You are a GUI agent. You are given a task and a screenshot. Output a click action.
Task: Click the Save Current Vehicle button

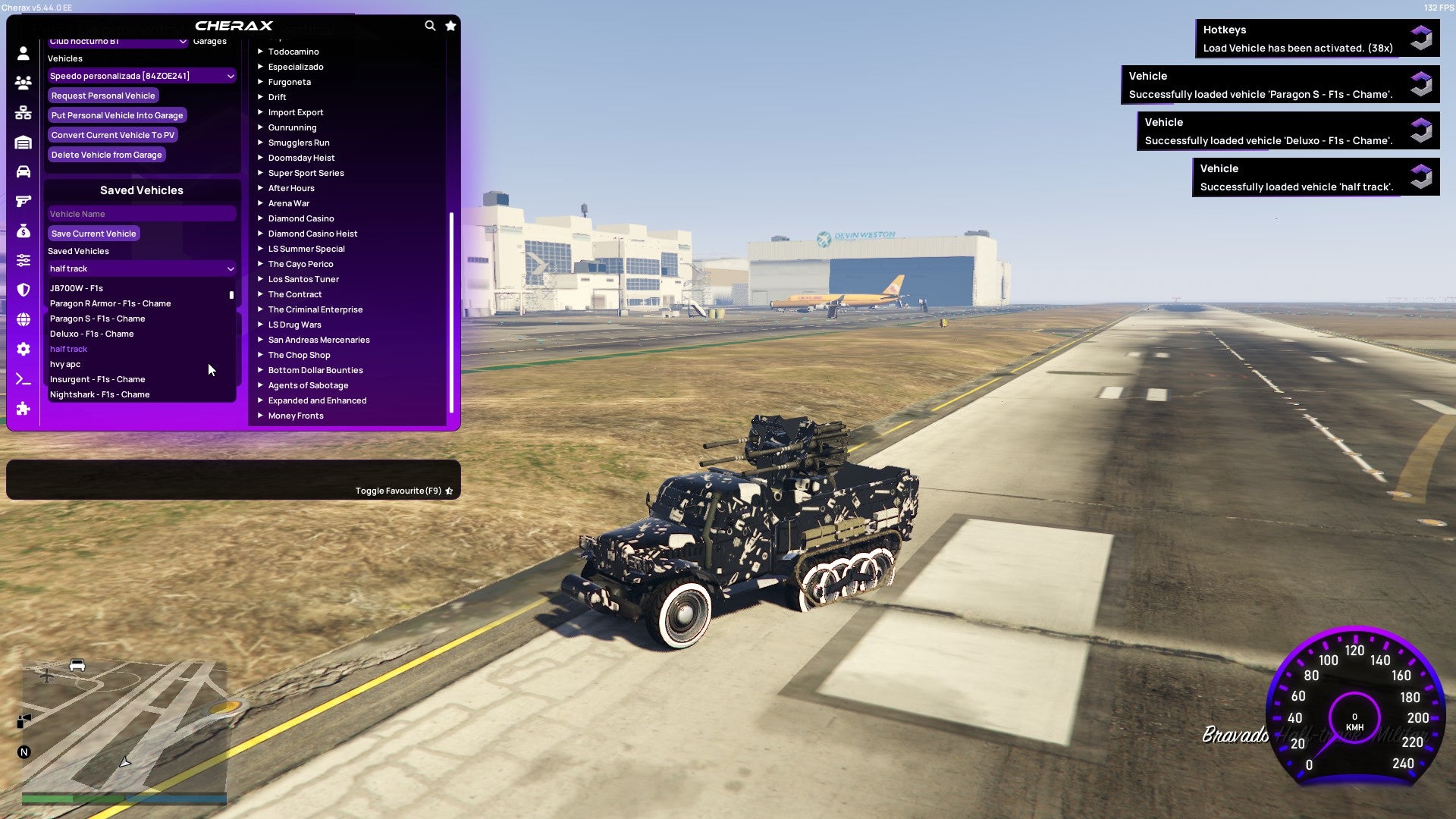coord(93,234)
